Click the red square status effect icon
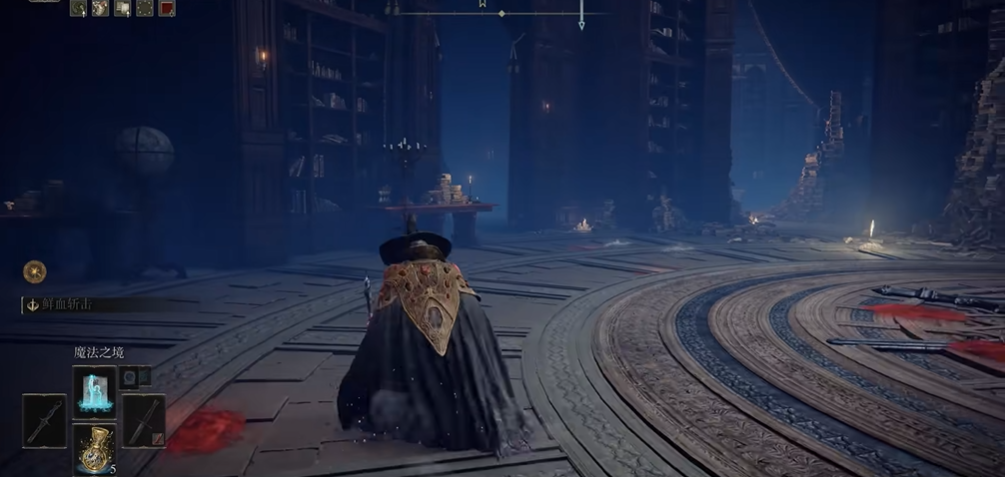Viewport: 1005px width, 477px height. pos(166,8)
